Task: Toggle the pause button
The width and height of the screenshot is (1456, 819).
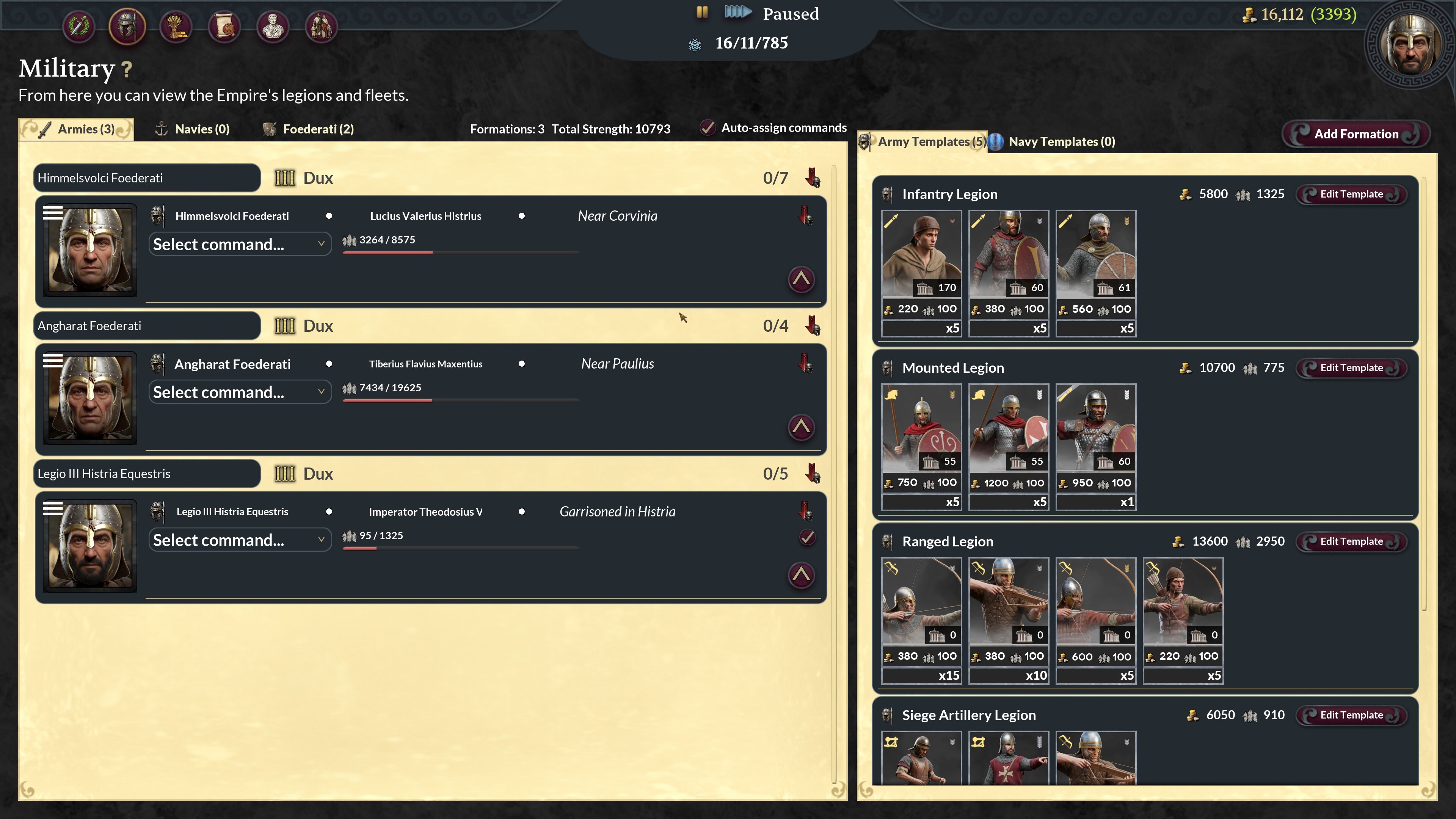Action: (x=702, y=13)
